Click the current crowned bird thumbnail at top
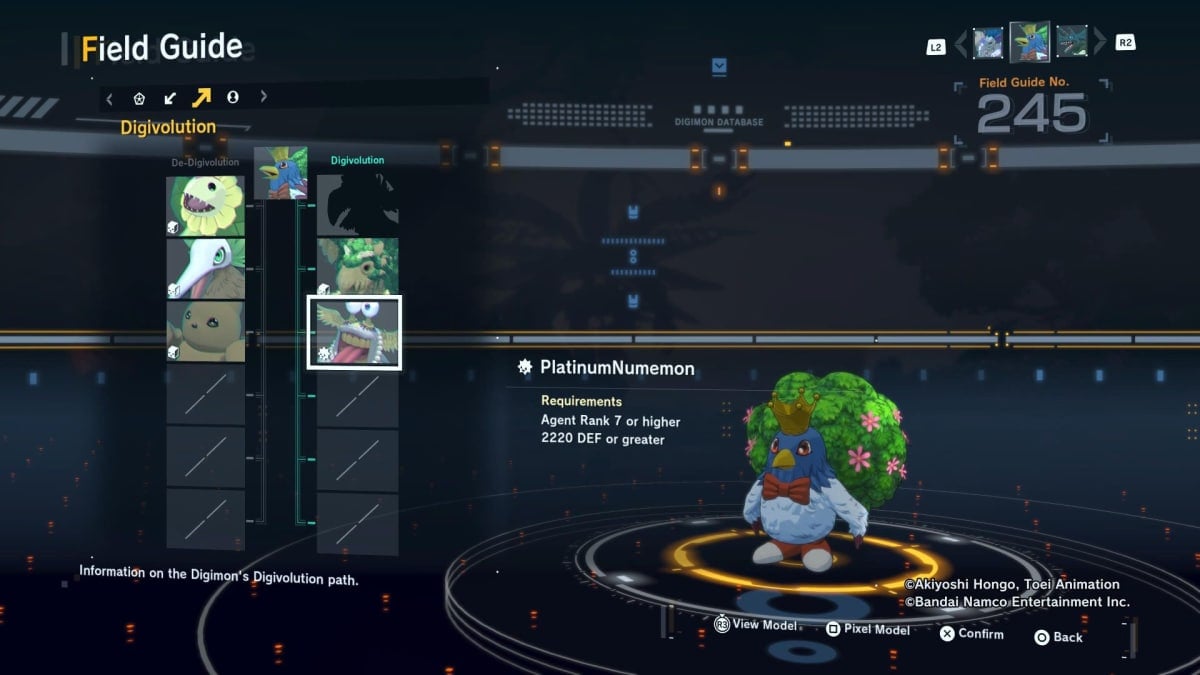Viewport: 1200px width, 675px height. pos(1030,42)
